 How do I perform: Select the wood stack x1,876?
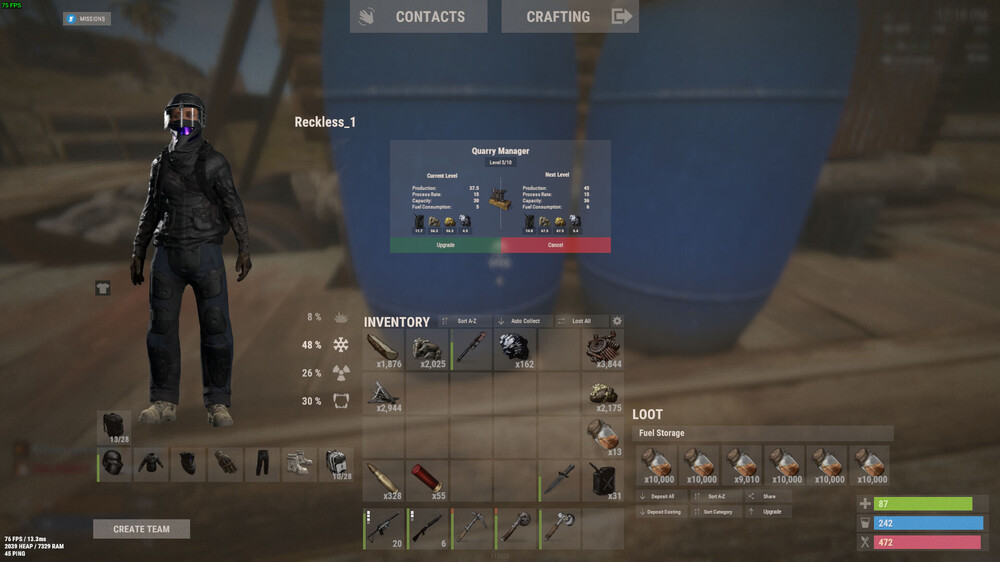pyautogui.click(x=383, y=350)
